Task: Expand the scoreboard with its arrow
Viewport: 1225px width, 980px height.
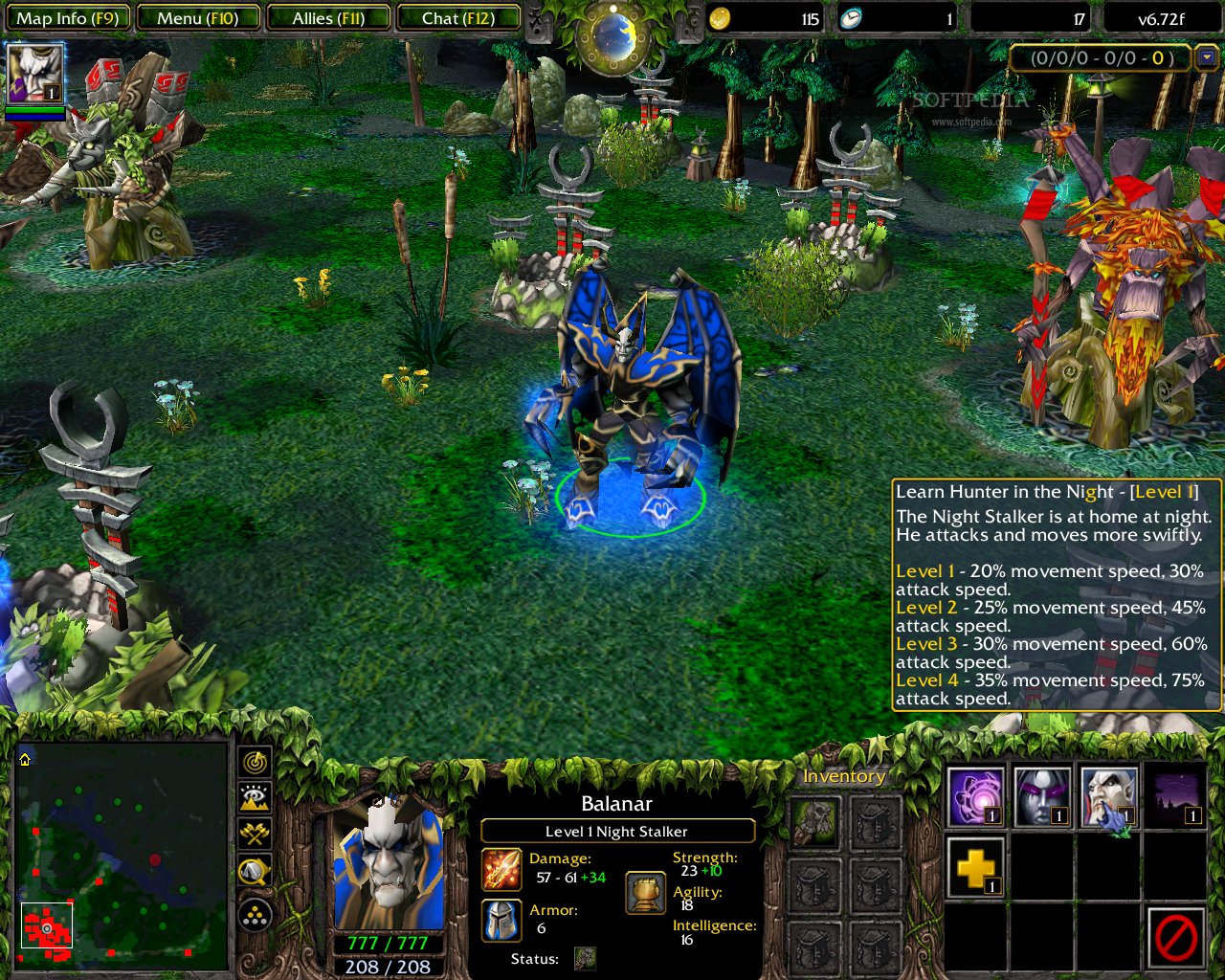Action: click(1208, 58)
